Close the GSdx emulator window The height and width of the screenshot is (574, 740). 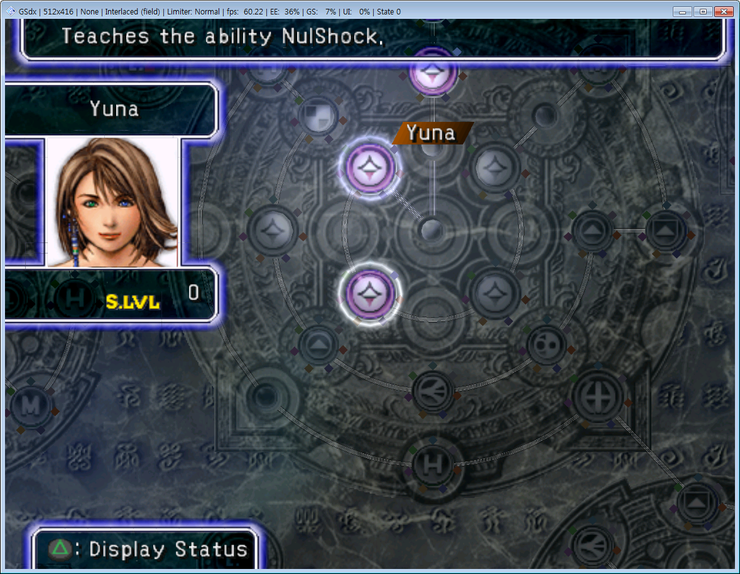(x=725, y=11)
